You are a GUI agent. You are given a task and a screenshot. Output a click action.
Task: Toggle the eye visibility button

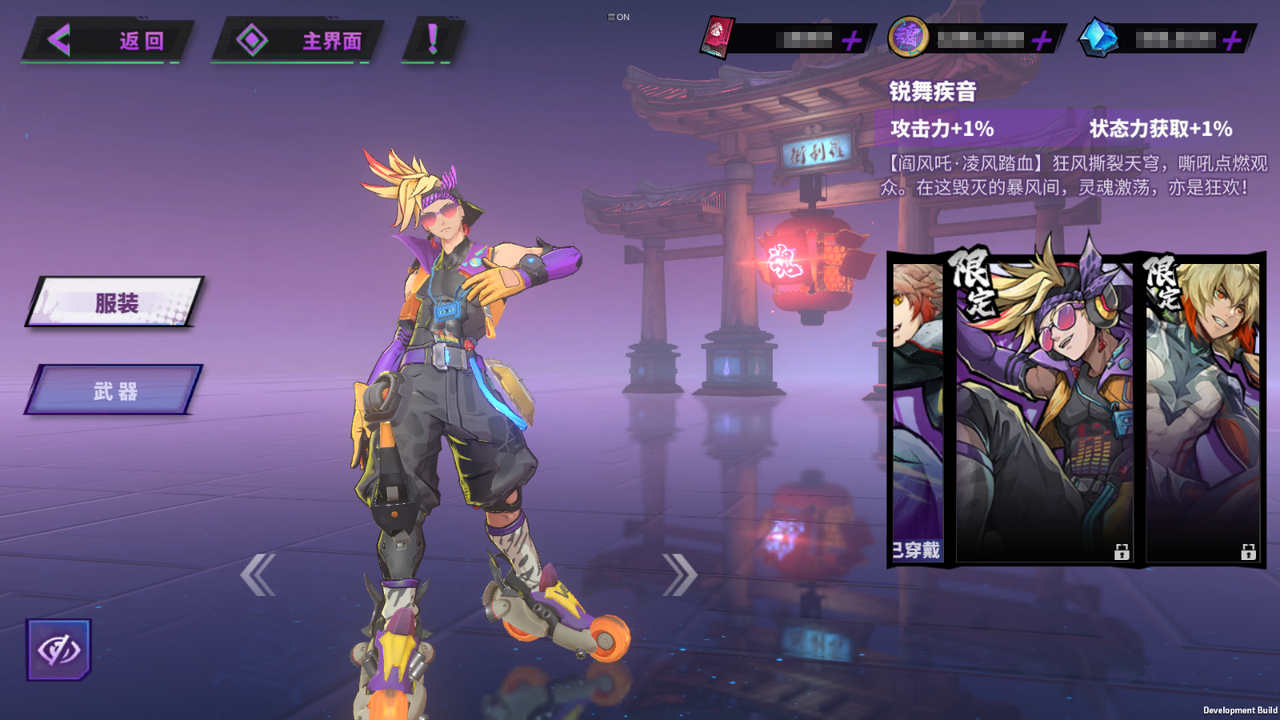click(x=59, y=650)
